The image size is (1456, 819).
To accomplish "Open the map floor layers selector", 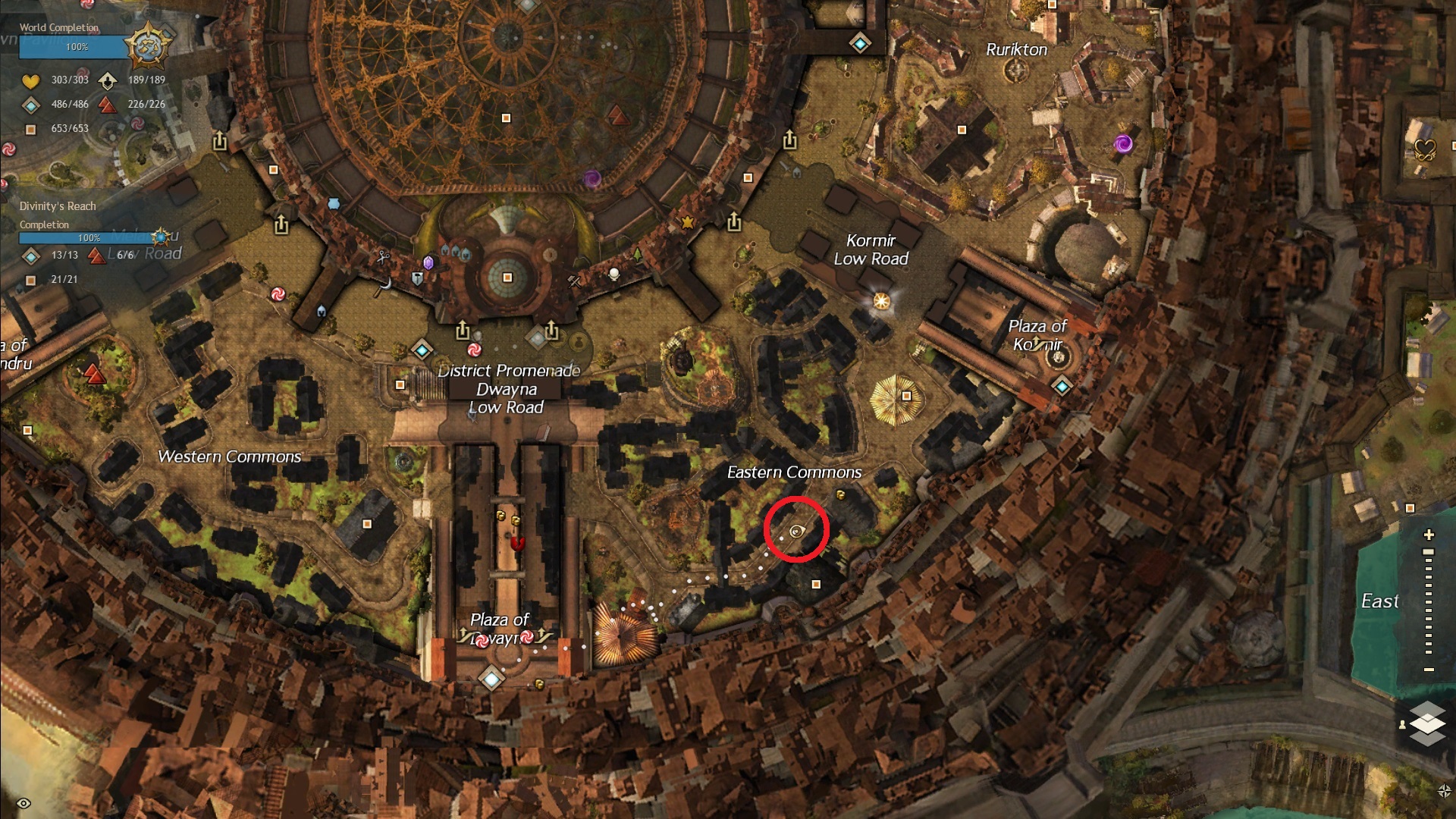I will click(x=1427, y=722).
